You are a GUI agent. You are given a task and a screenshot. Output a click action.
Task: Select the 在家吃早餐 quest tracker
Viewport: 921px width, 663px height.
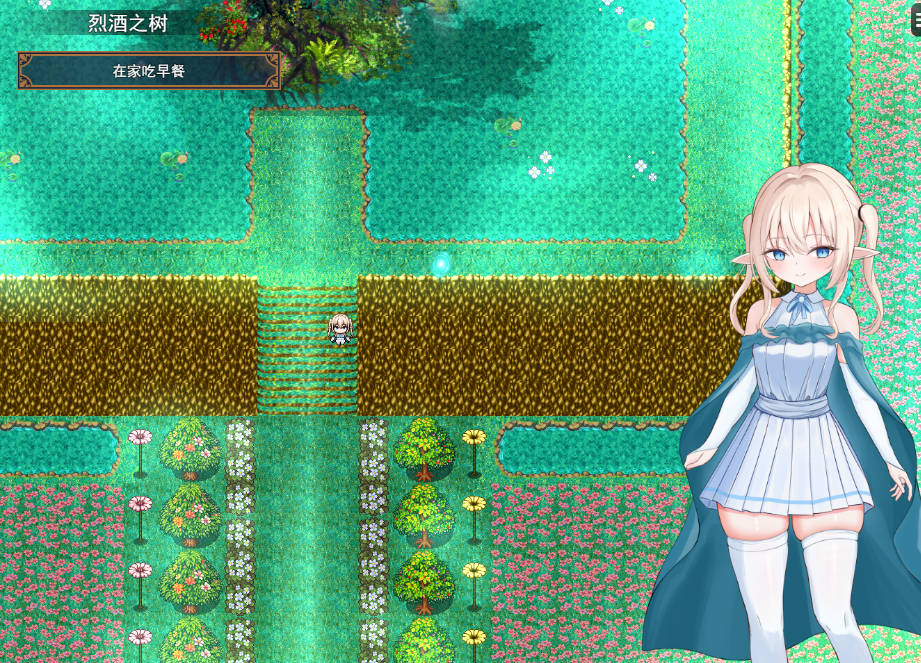point(149,71)
